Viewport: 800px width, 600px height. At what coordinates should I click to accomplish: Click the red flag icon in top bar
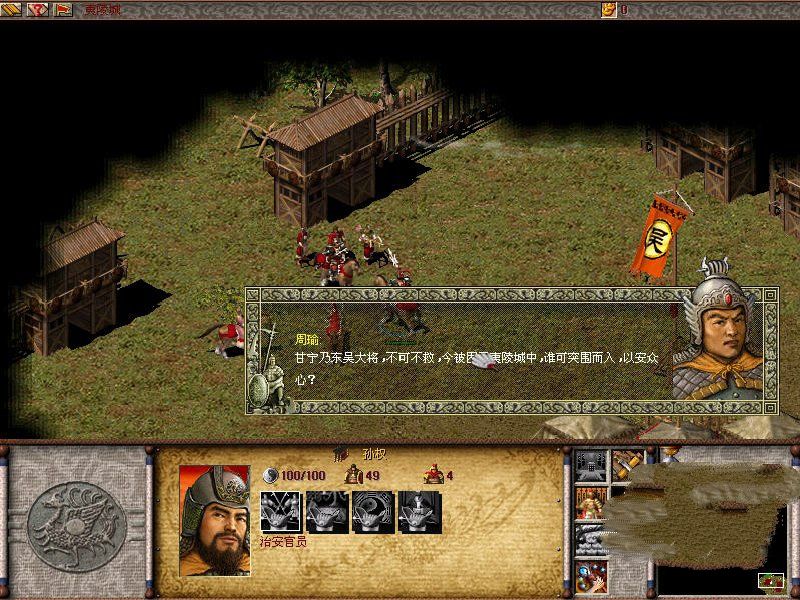[x=63, y=10]
